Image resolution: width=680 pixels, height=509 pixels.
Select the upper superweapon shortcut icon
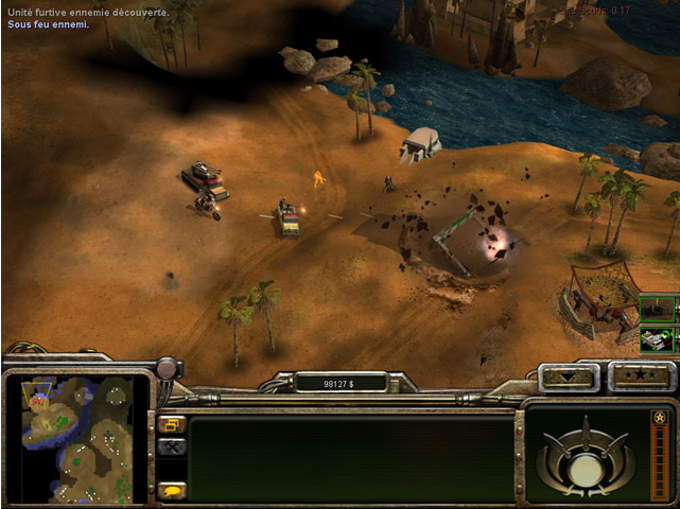tap(657, 308)
